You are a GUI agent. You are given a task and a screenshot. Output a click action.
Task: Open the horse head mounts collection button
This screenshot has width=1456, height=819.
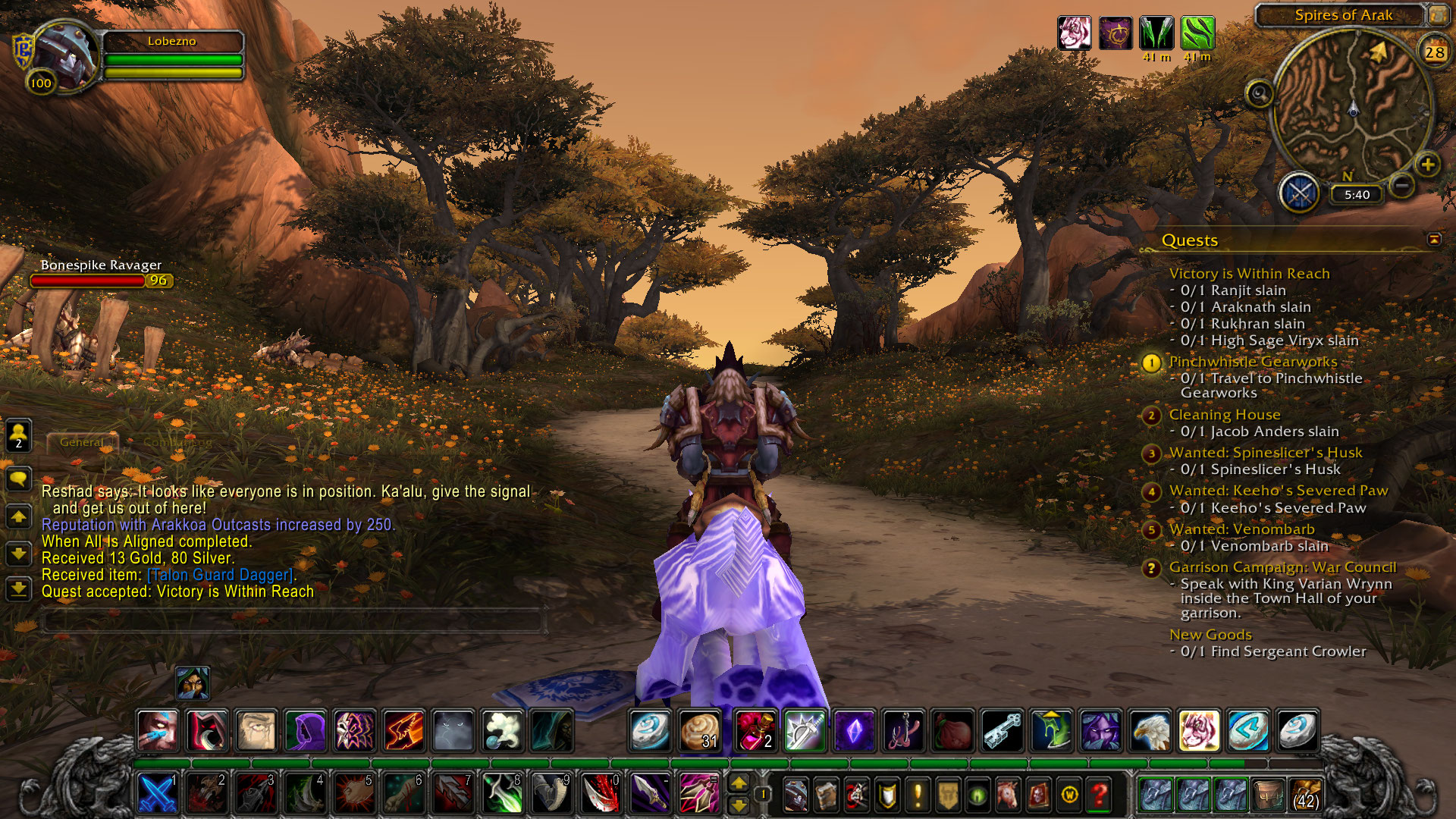[1008, 795]
